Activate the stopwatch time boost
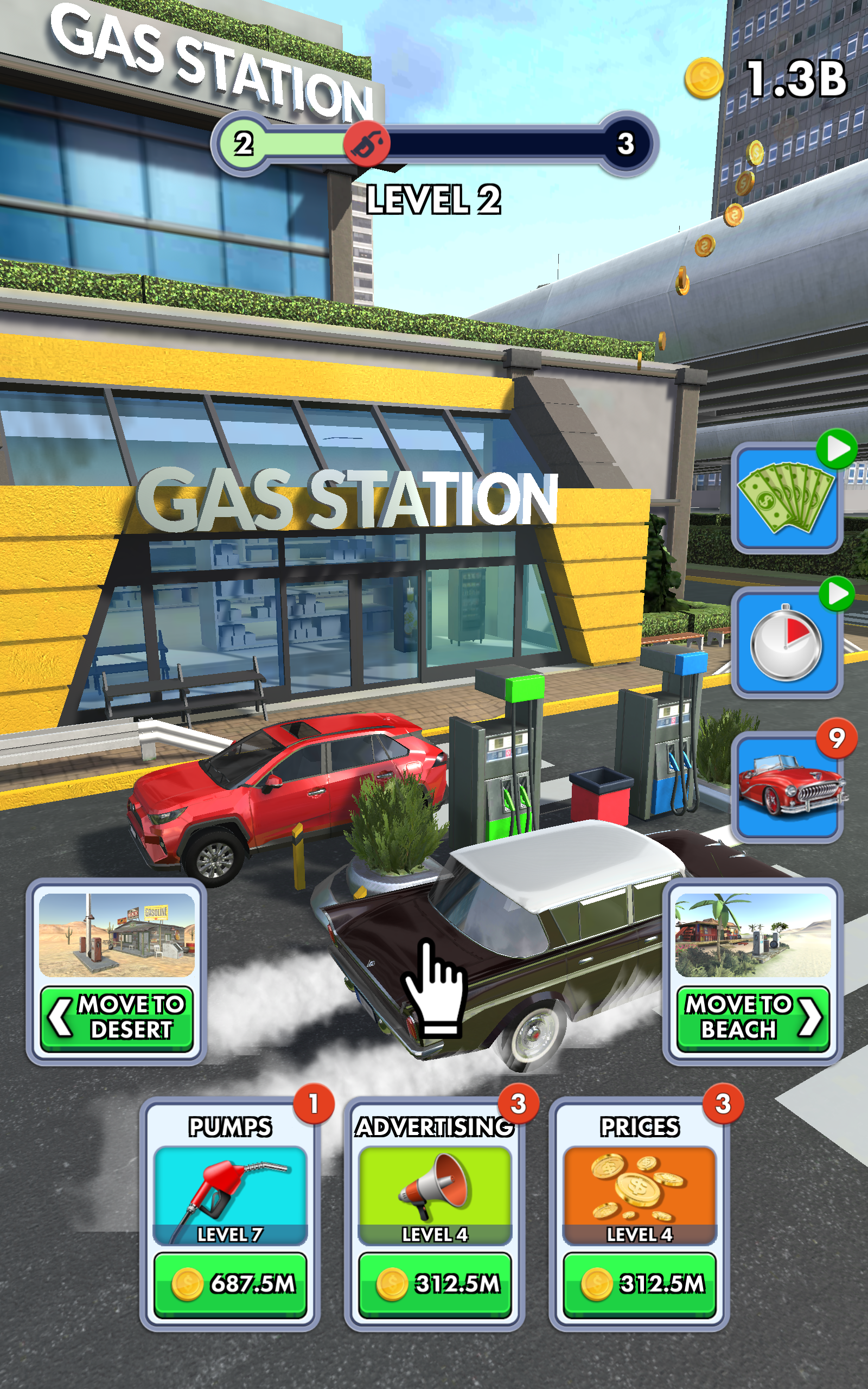868x1389 pixels. coord(787,643)
